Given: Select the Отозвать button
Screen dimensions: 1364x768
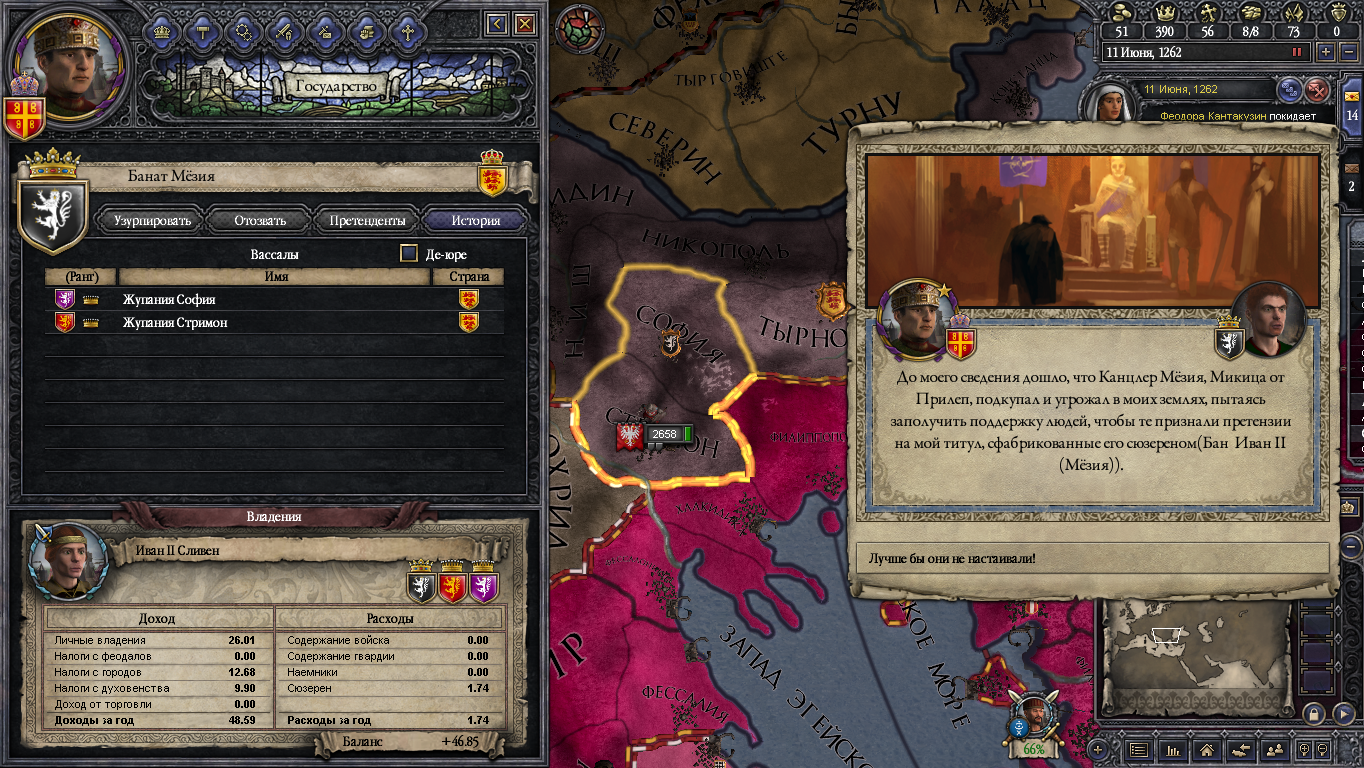Looking at the screenshot, I should click(260, 220).
